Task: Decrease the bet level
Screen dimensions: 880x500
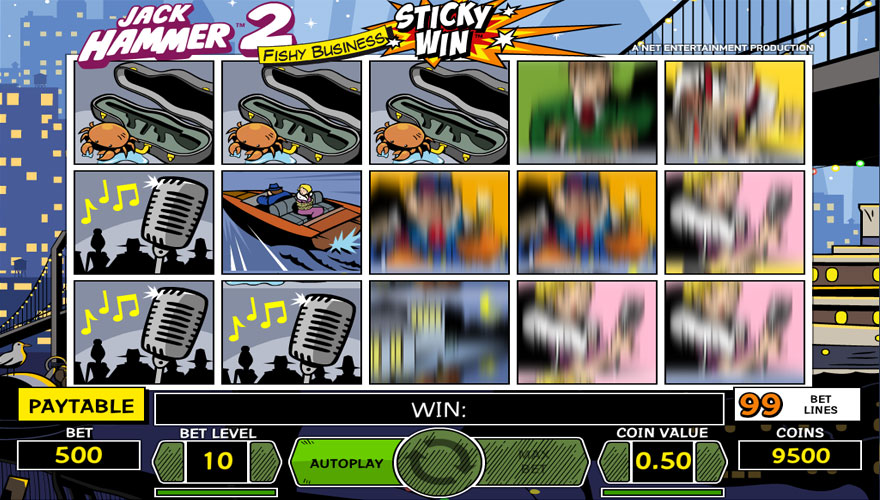Action: tap(168, 461)
